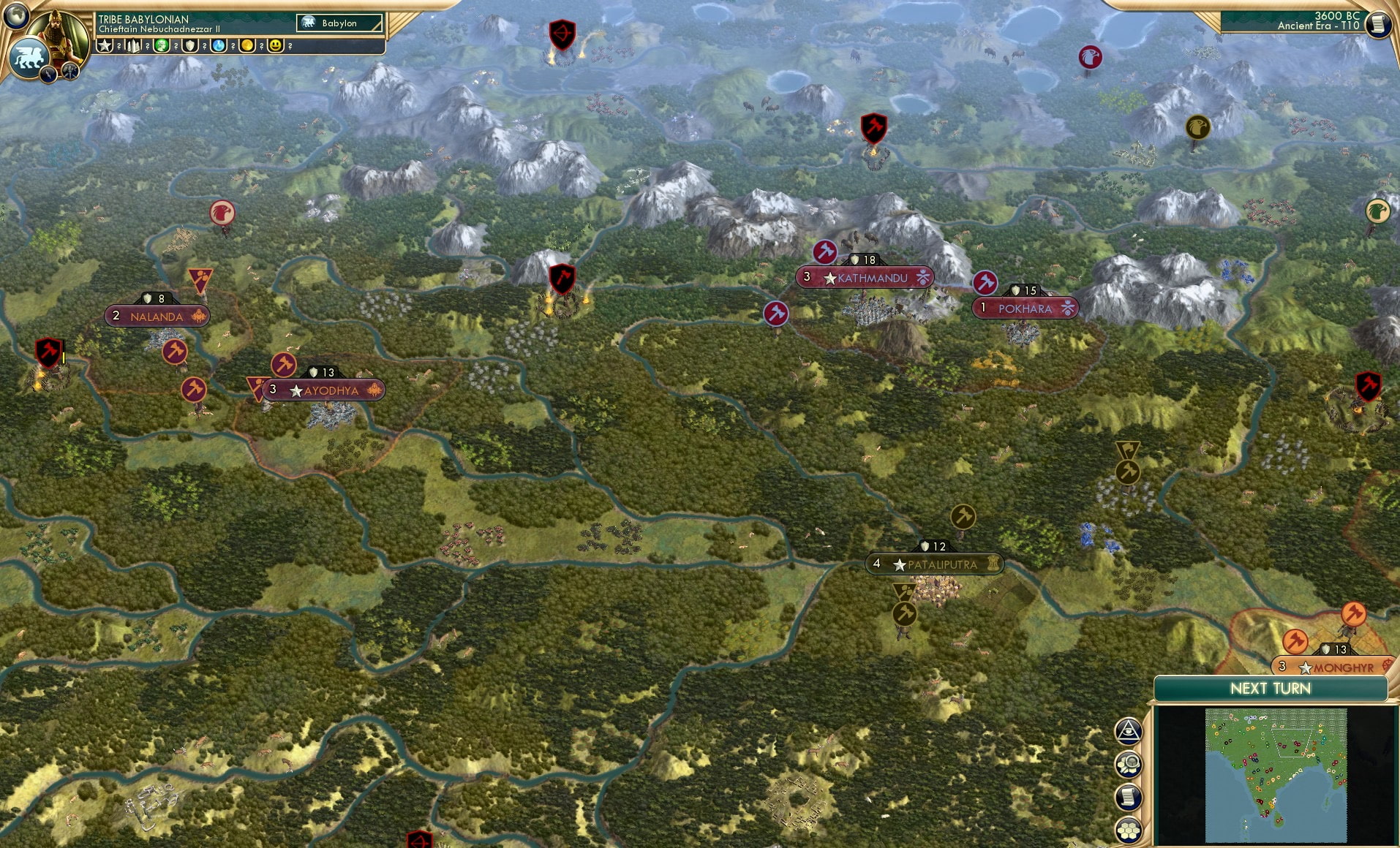Open the Babylon civilization dropdown
1400x848 pixels.
[339, 23]
